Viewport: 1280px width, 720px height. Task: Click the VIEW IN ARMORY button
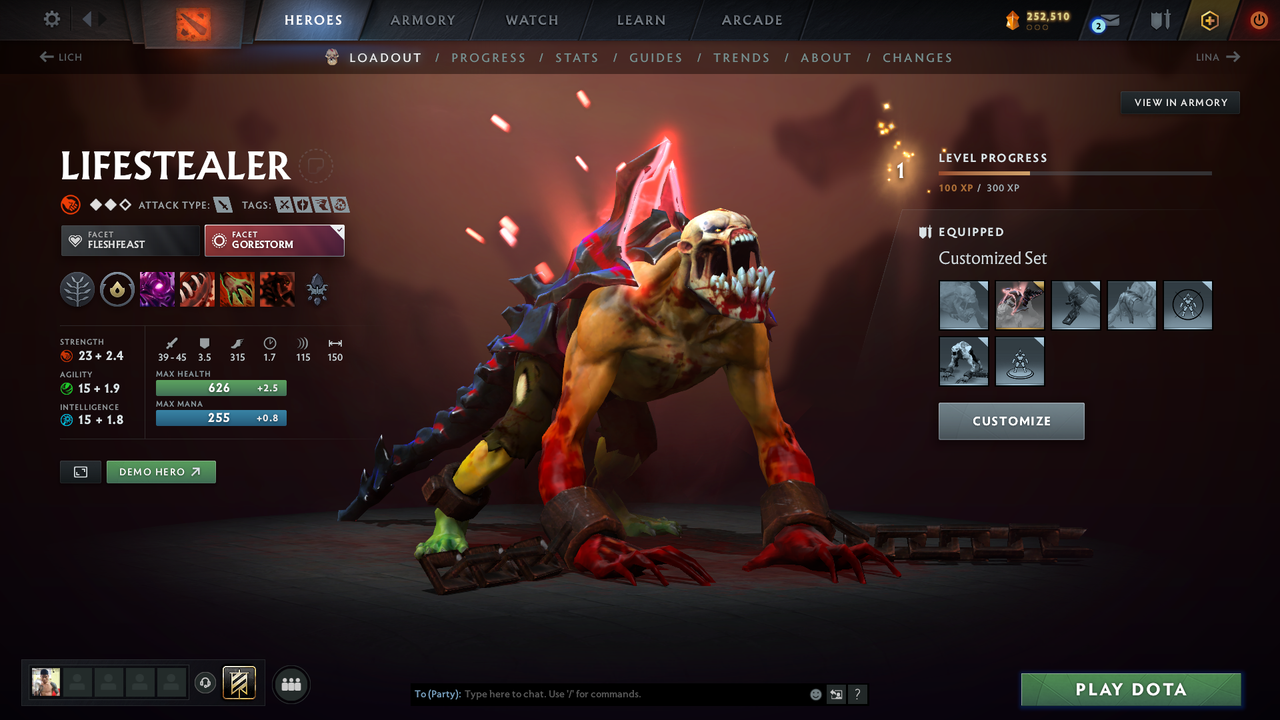1179,102
